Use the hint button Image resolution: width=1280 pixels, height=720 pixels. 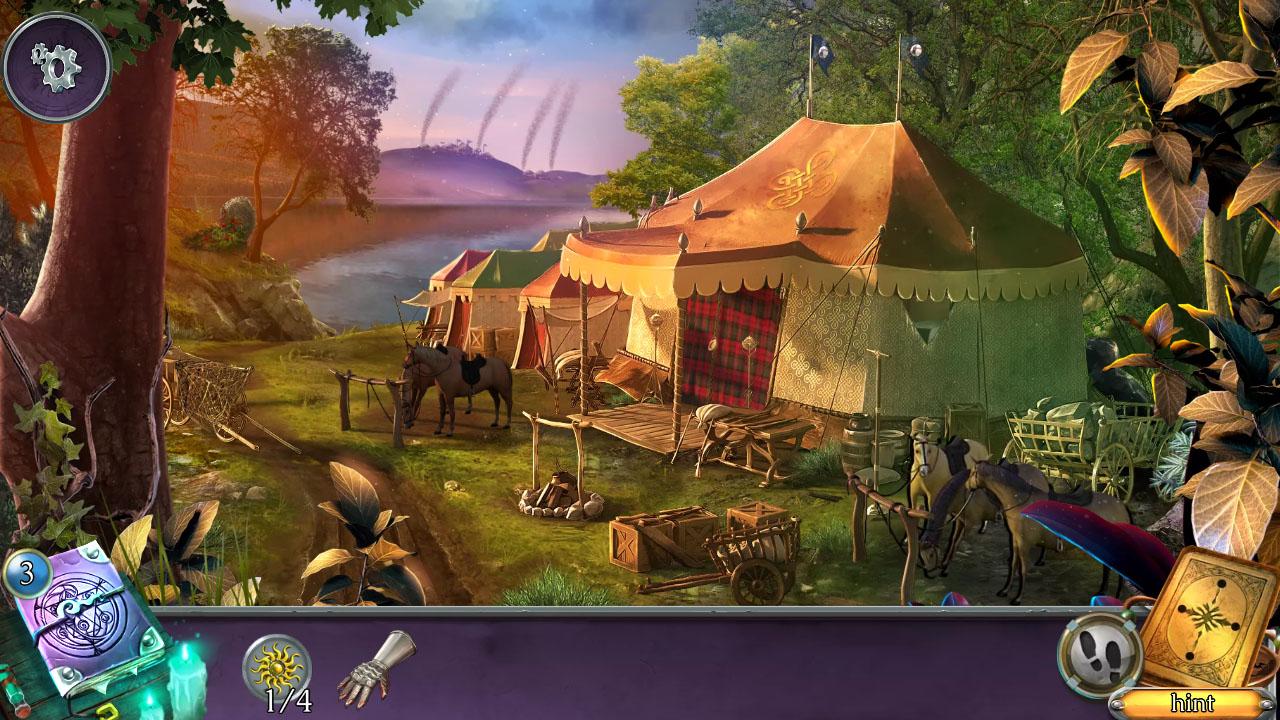click(1192, 703)
